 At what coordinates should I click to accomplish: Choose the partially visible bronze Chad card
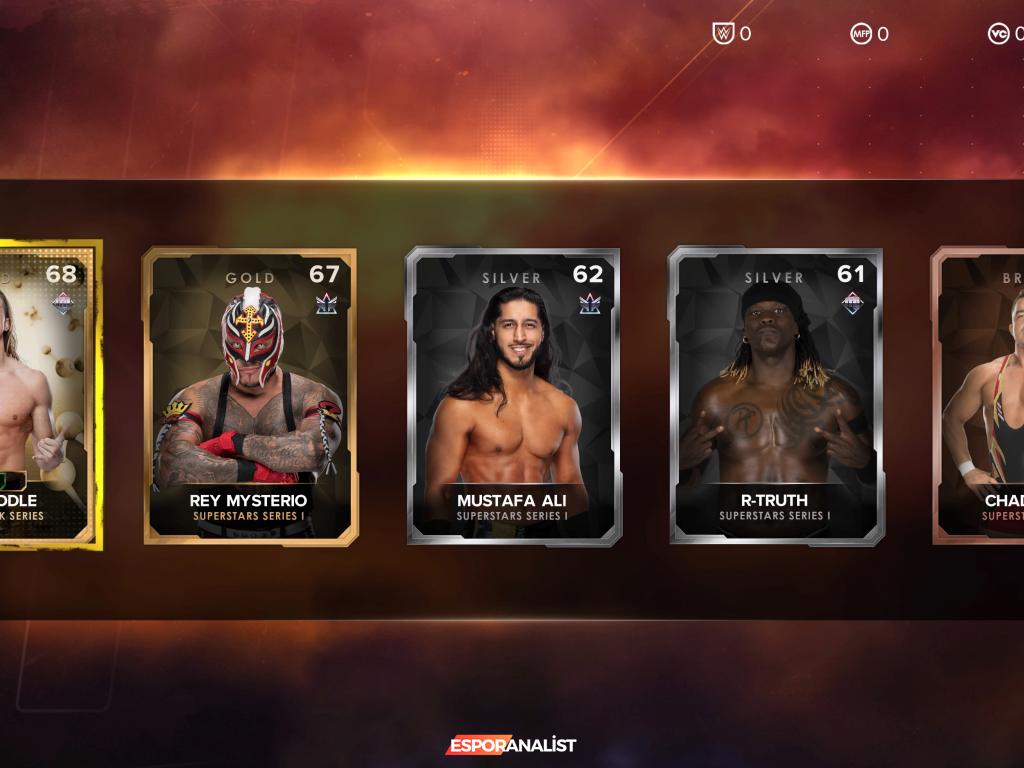[980, 396]
